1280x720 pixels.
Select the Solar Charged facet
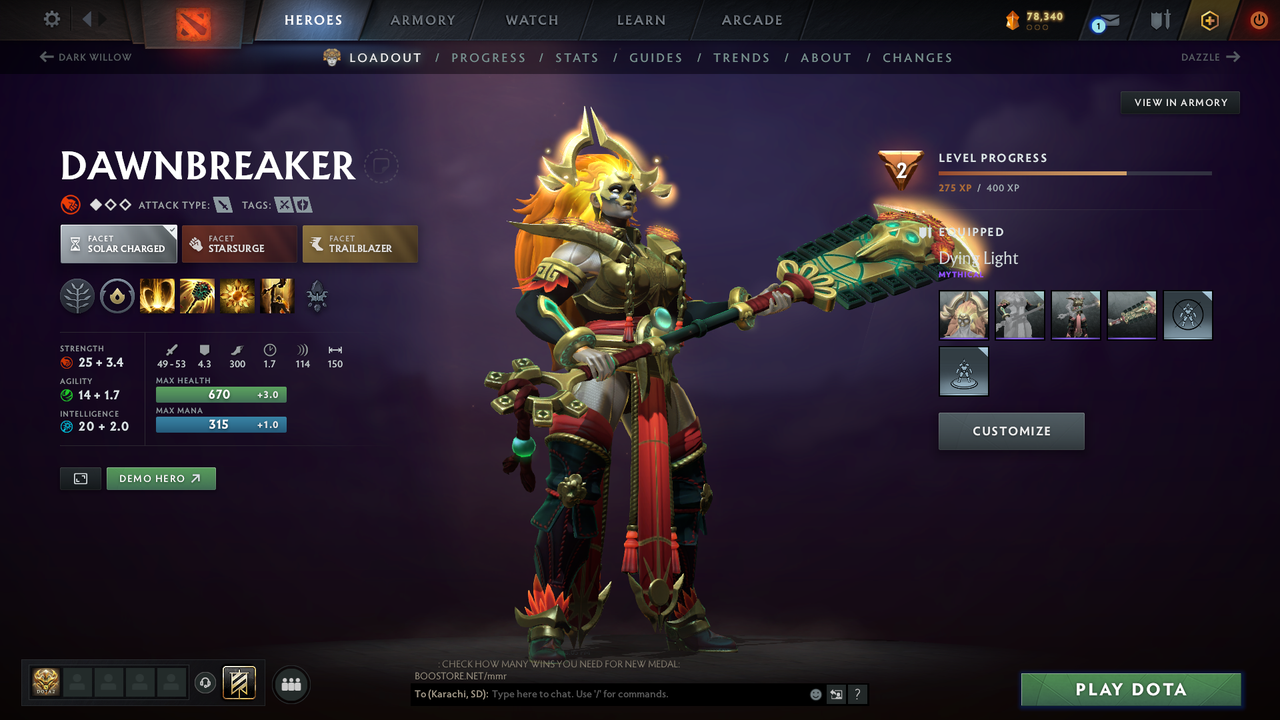coord(118,243)
